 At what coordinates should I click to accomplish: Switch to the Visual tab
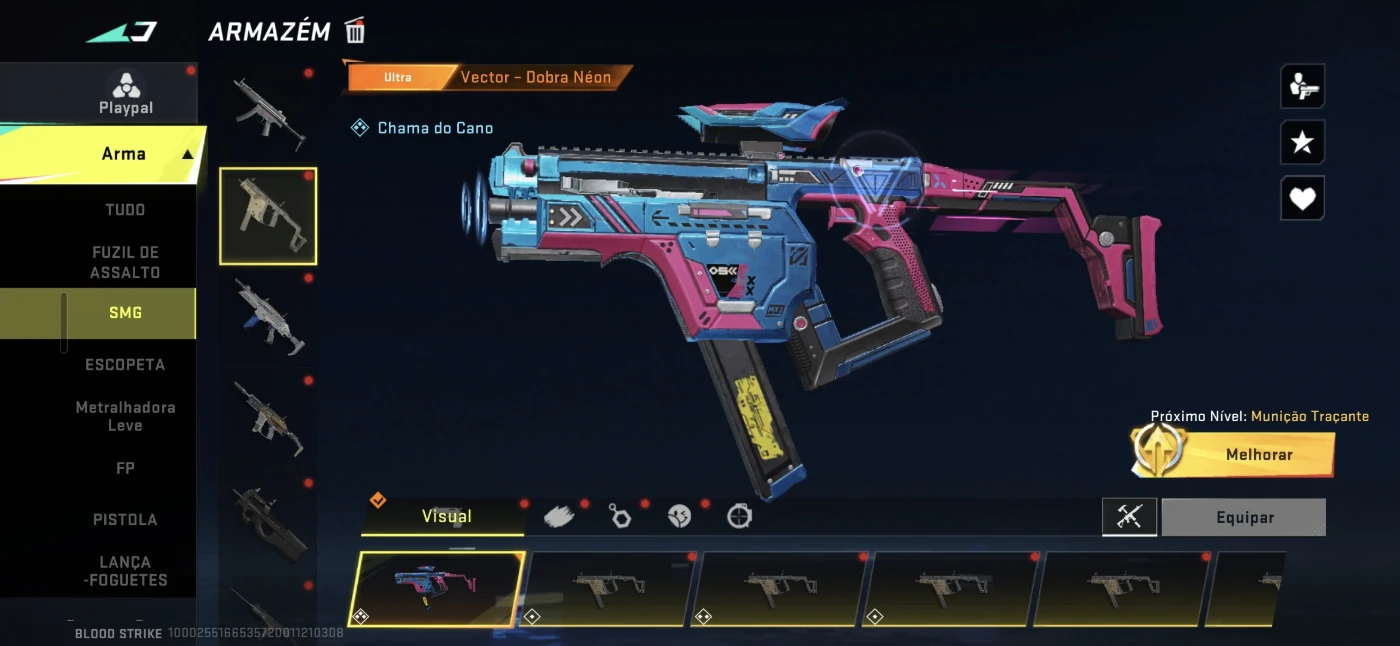click(446, 517)
